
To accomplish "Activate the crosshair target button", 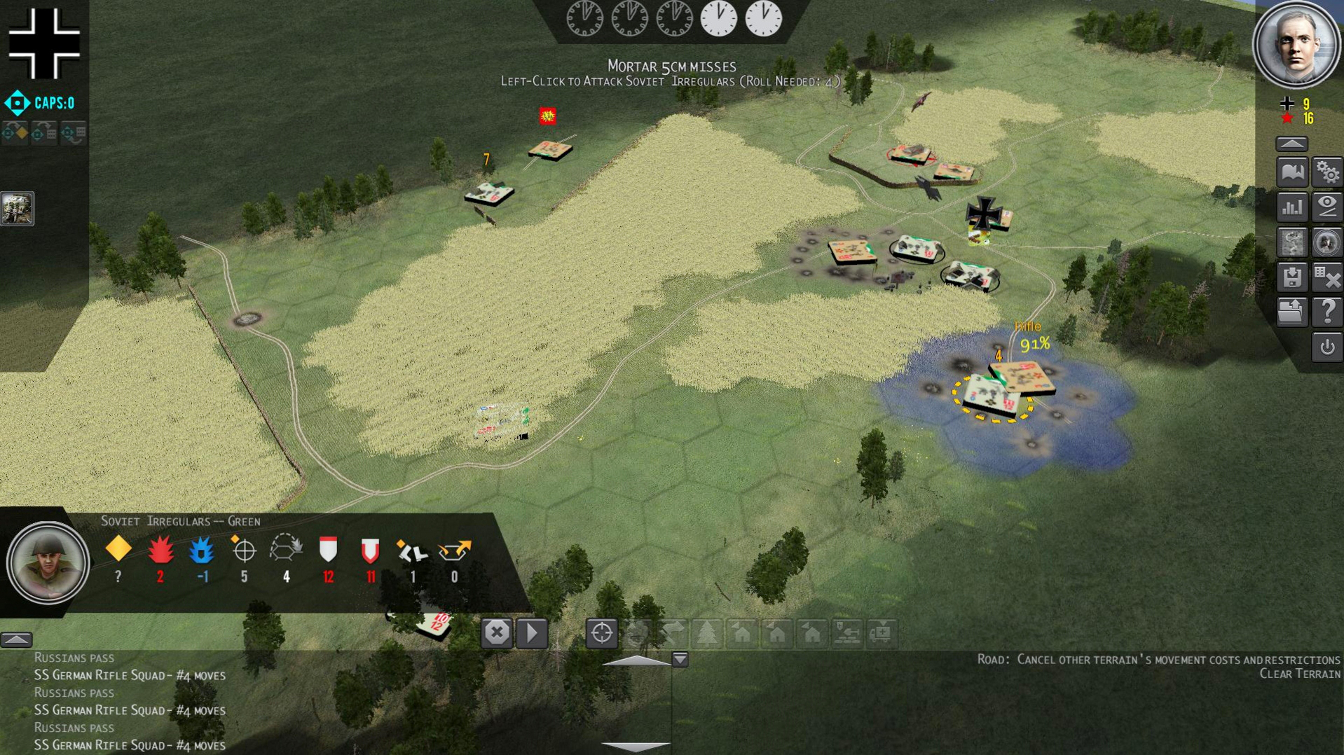I will (601, 633).
